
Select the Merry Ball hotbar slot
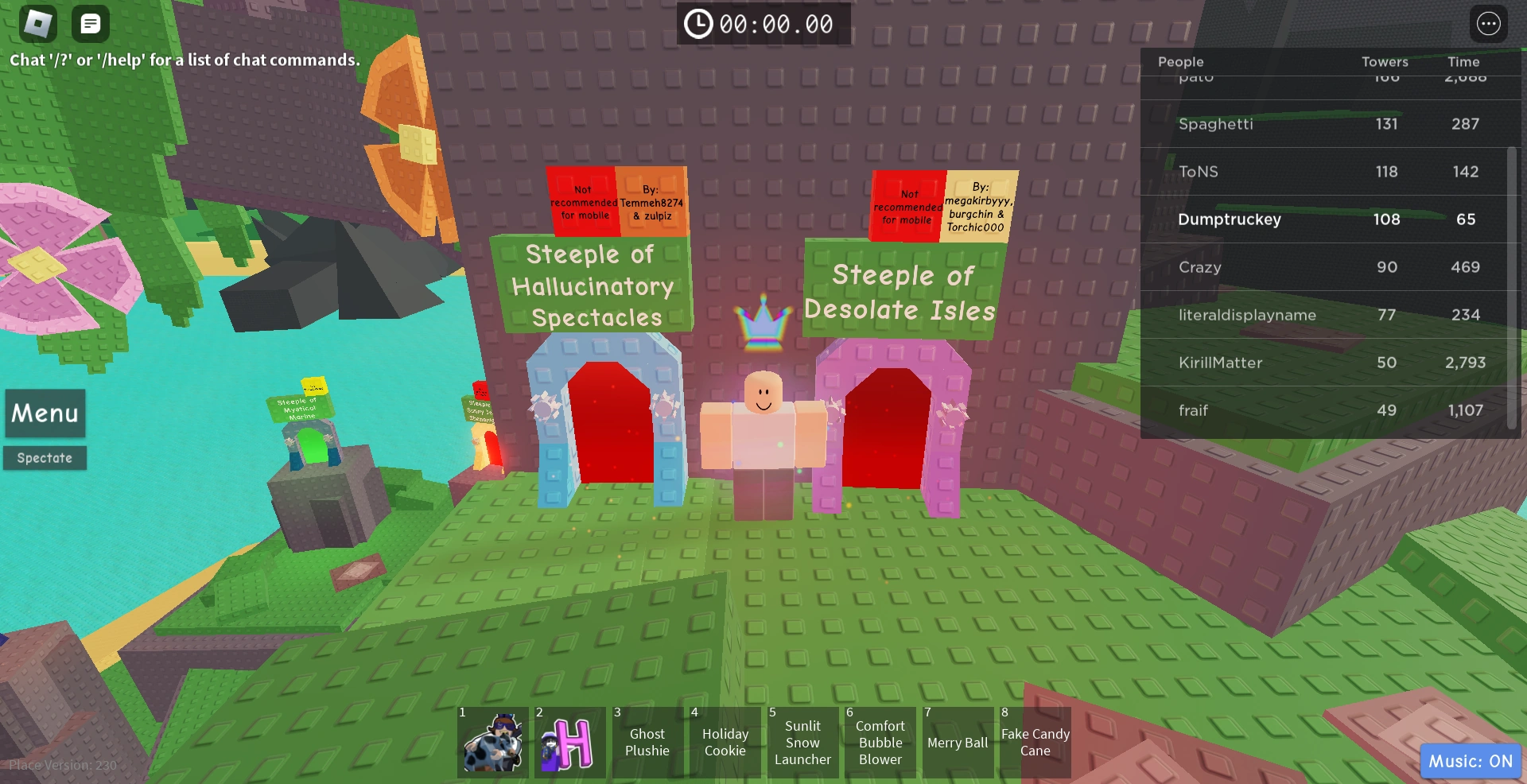[958, 742]
